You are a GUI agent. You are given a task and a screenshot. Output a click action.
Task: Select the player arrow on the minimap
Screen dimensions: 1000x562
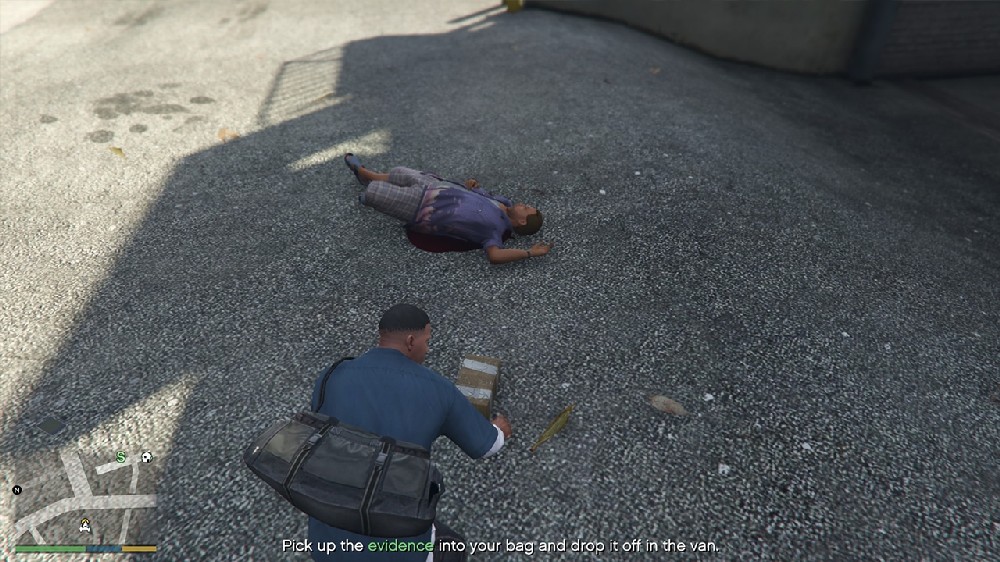[x=86, y=525]
